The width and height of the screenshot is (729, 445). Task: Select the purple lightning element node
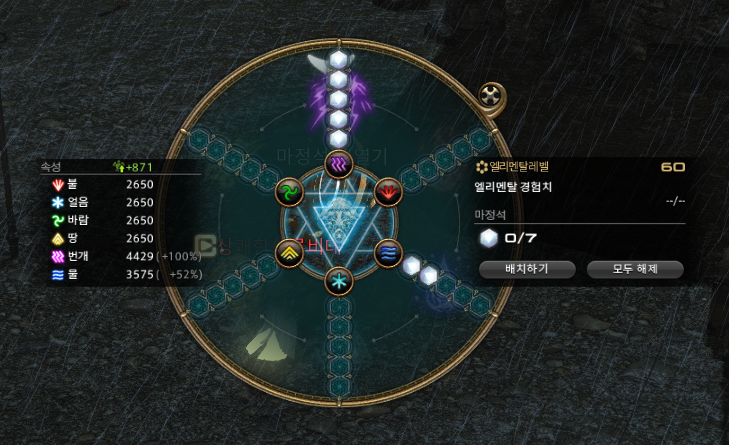click(339, 163)
